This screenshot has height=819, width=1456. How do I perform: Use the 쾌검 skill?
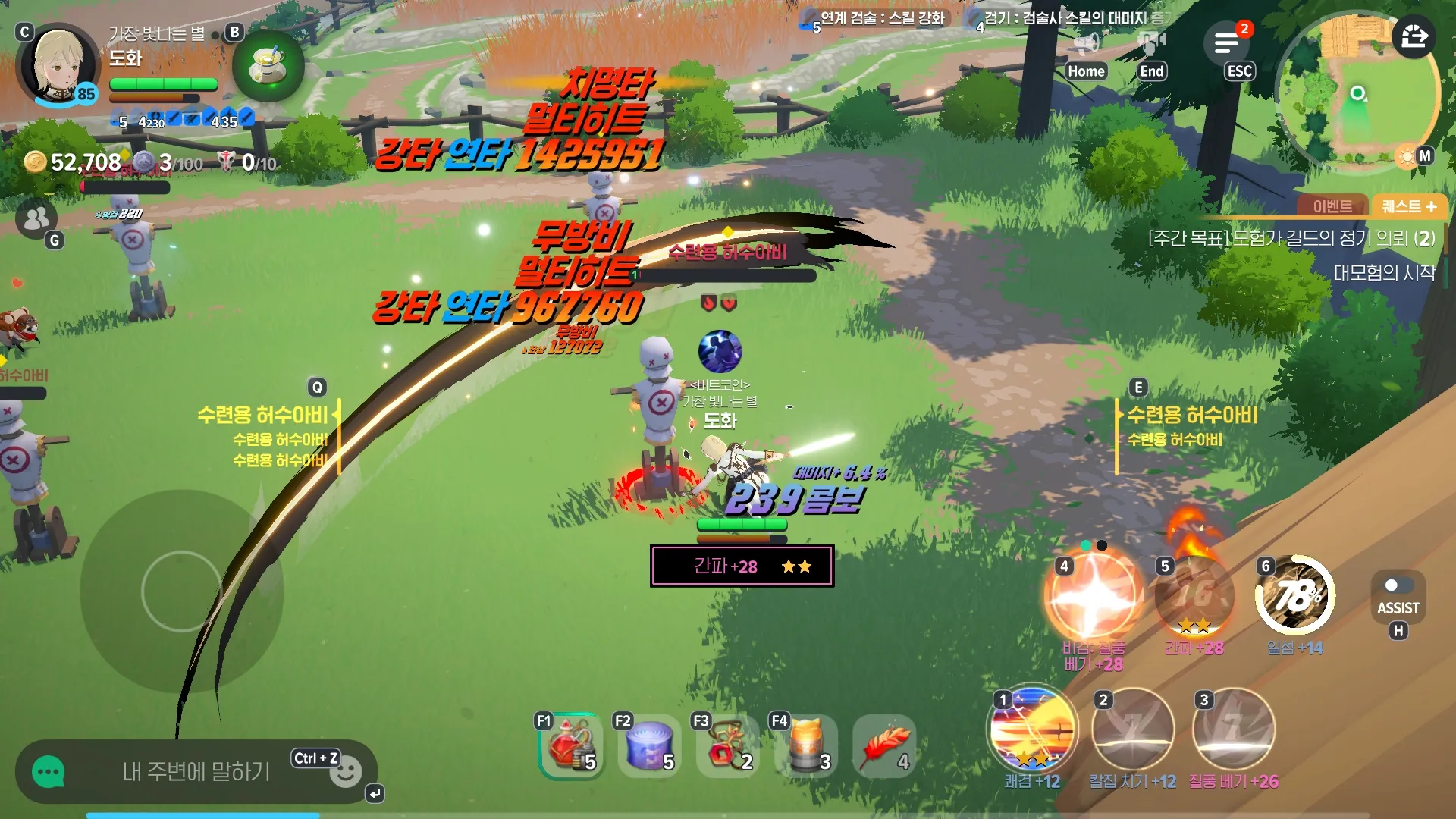click(1032, 730)
